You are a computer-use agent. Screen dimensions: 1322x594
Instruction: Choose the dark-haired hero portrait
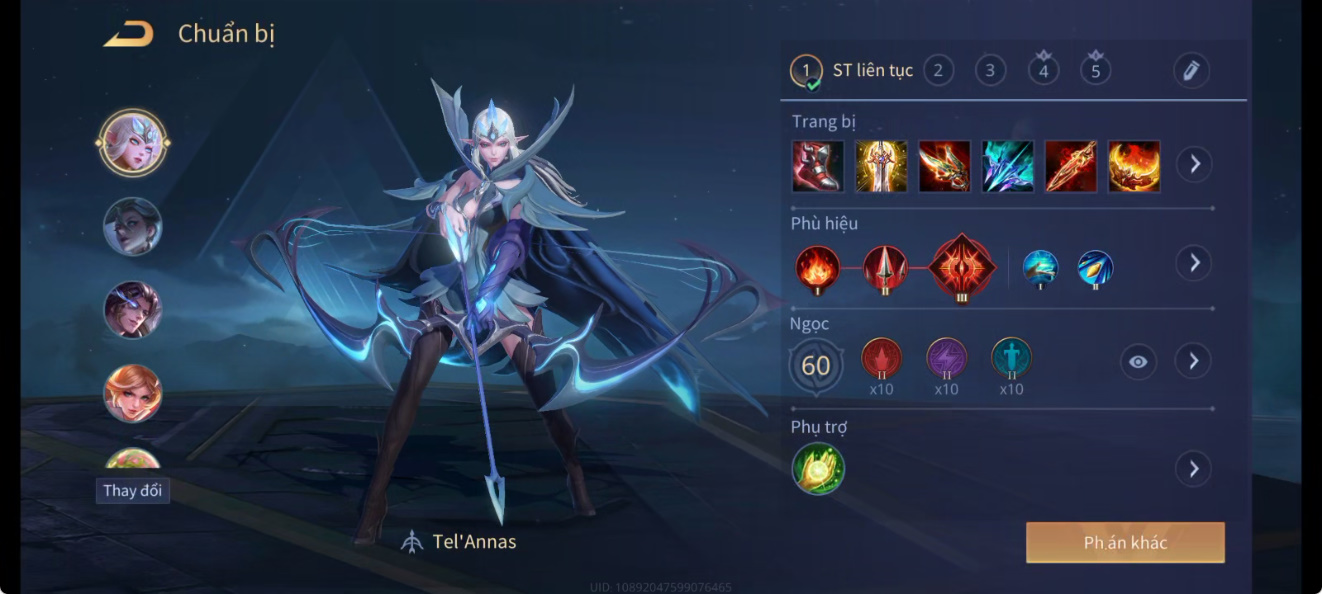tap(133, 226)
